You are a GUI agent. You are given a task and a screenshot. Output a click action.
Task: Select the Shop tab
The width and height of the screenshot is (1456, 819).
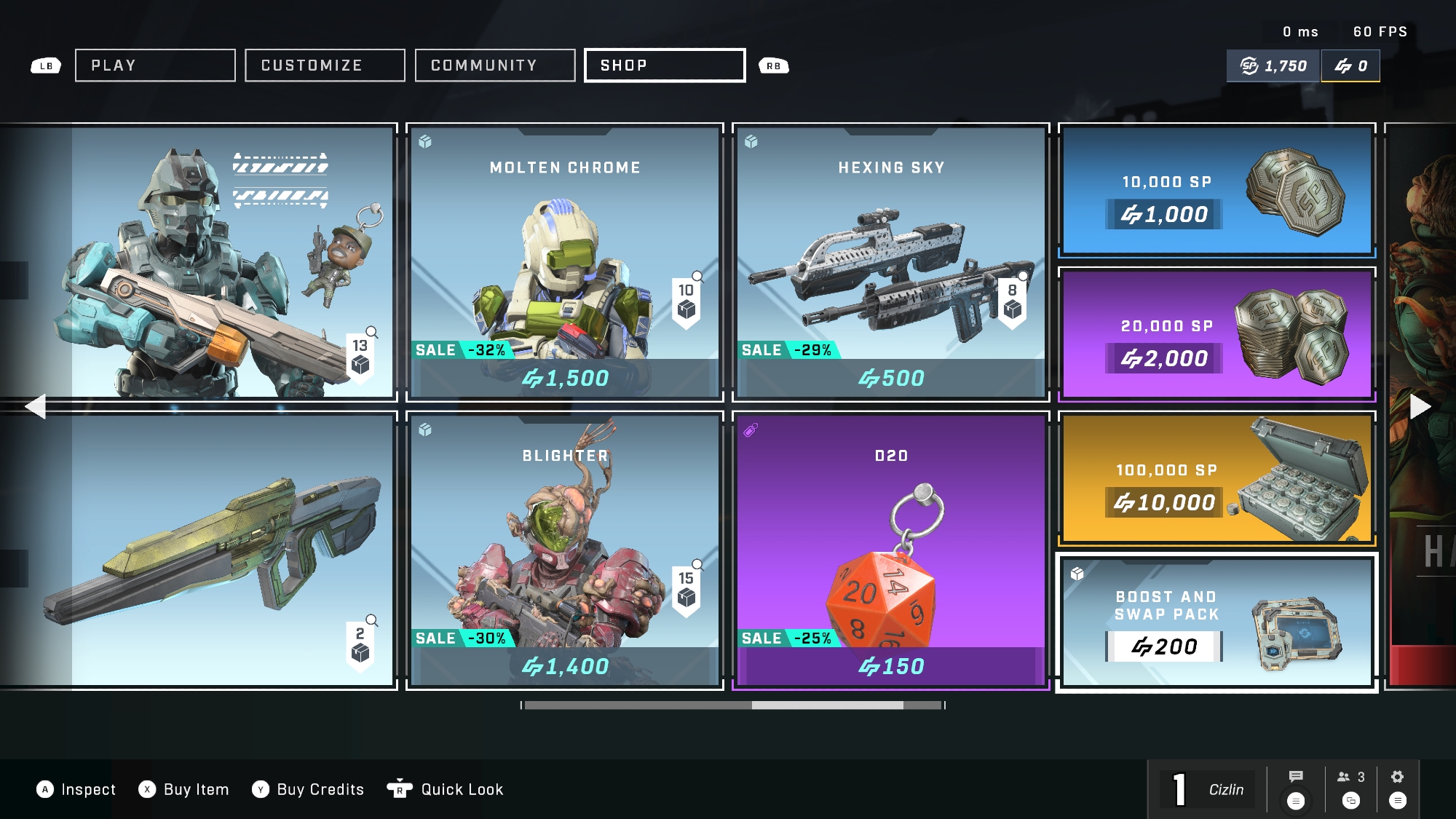pos(665,66)
